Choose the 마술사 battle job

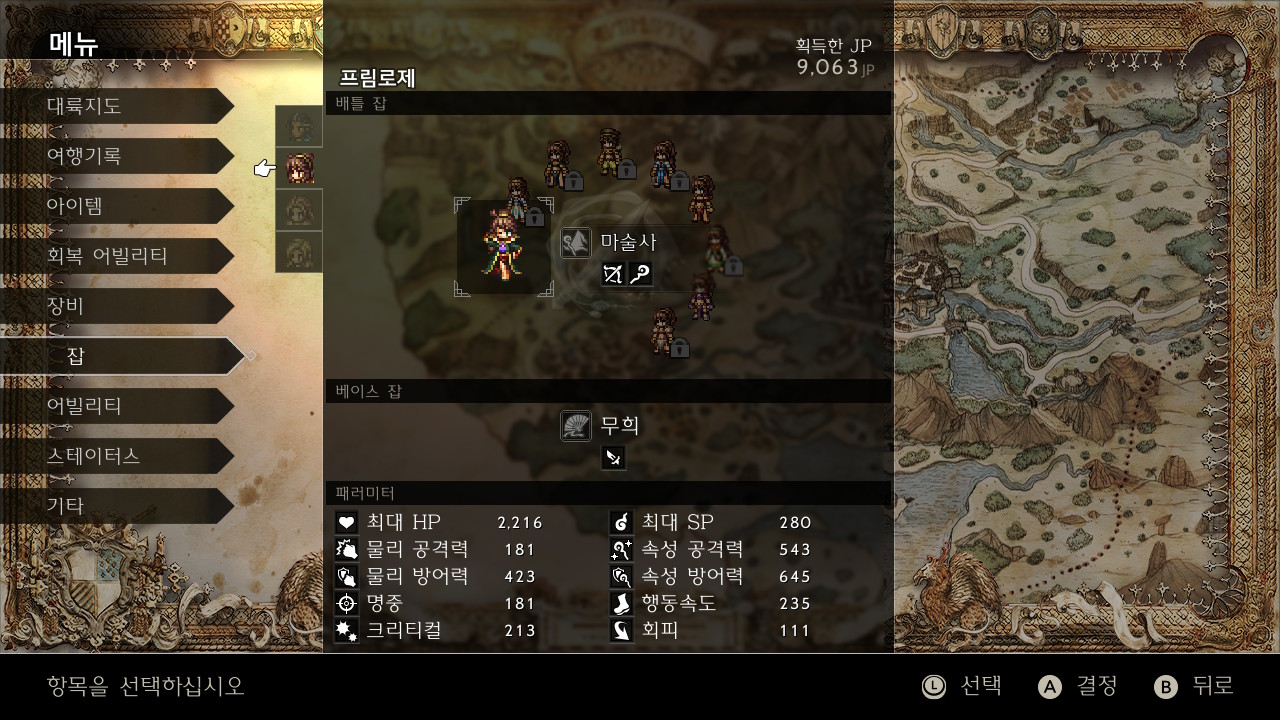[x=627, y=242]
